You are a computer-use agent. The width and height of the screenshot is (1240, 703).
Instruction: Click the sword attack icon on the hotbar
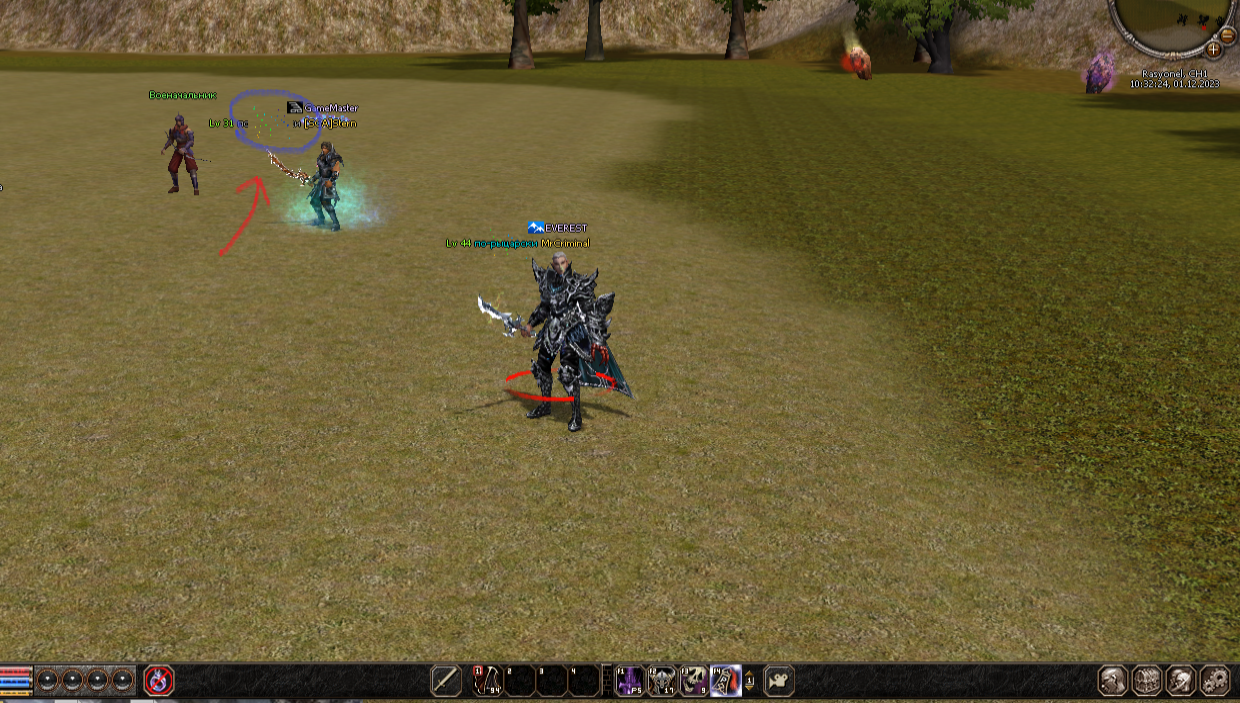tap(446, 681)
